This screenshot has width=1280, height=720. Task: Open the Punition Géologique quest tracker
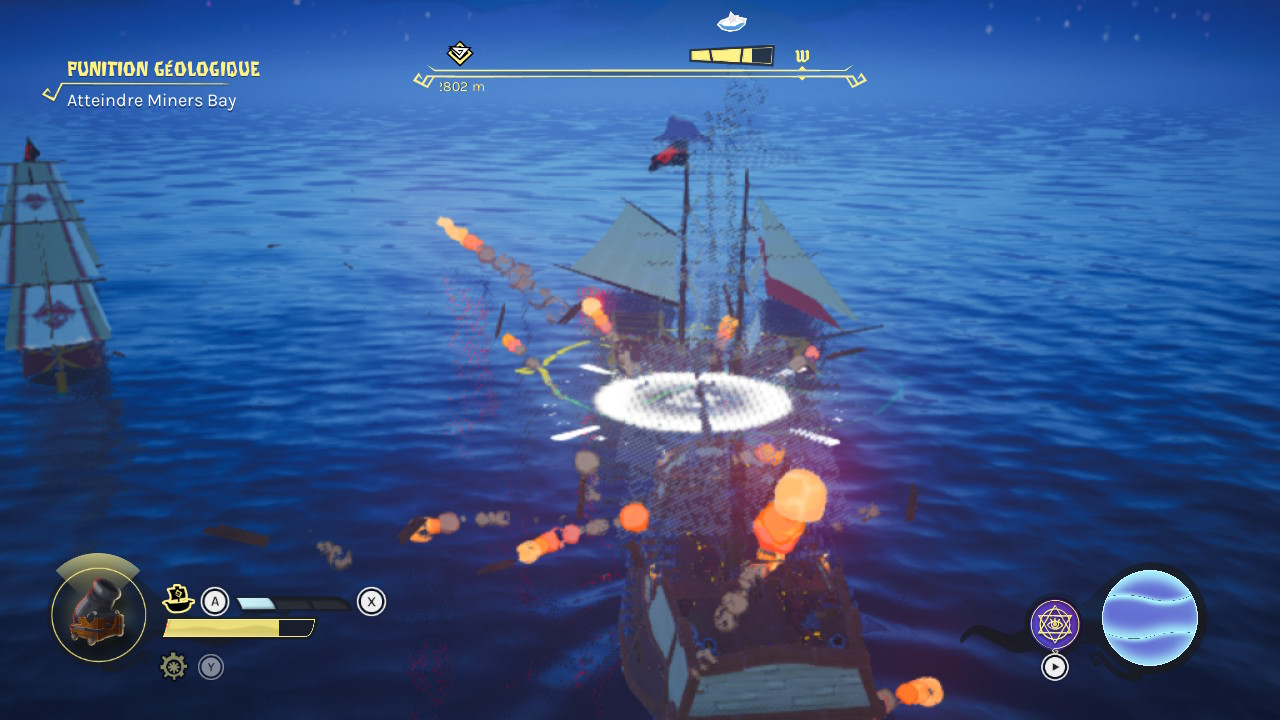click(163, 69)
